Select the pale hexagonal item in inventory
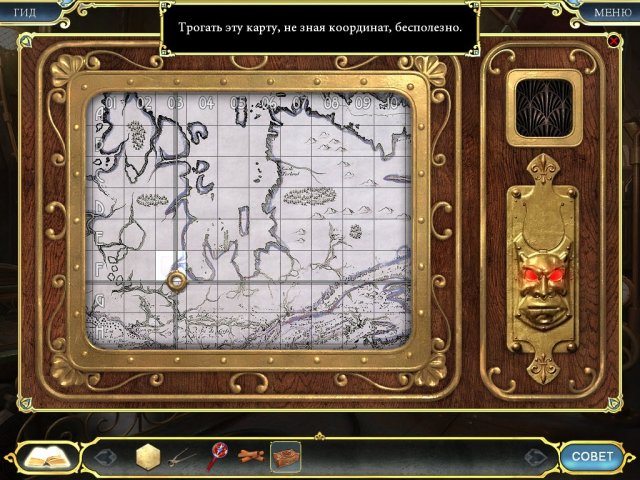This screenshot has height=480, width=640. (148, 457)
